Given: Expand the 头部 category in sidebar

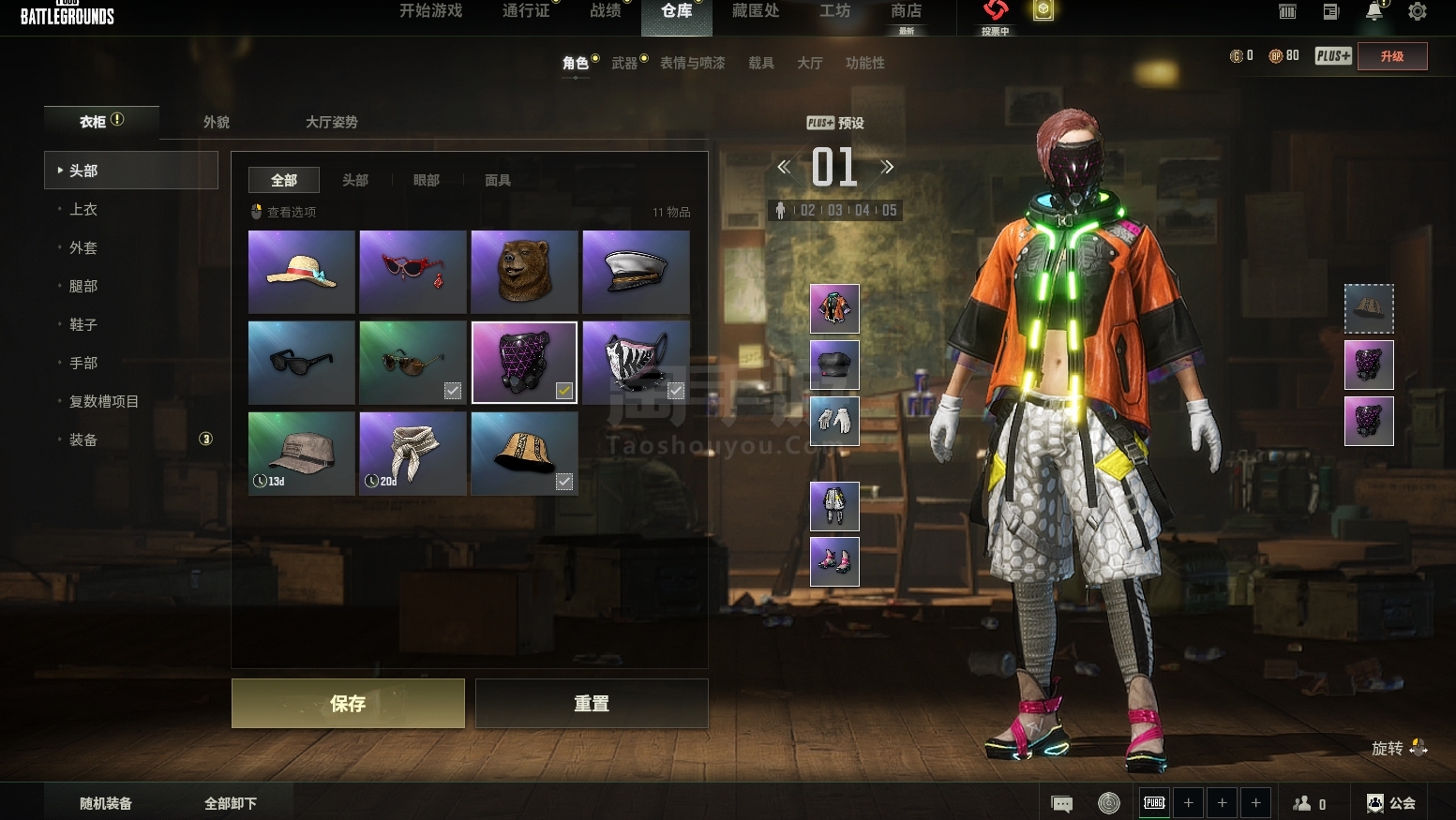Looking at the screenshot, I should [83, 170].
